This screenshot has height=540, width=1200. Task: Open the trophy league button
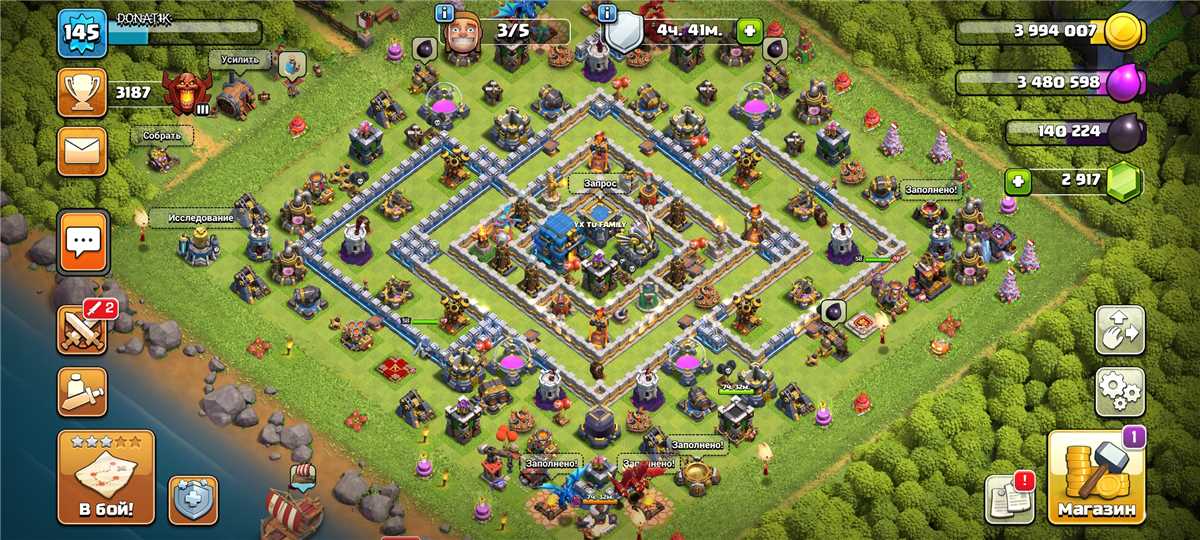click(82, 93)
